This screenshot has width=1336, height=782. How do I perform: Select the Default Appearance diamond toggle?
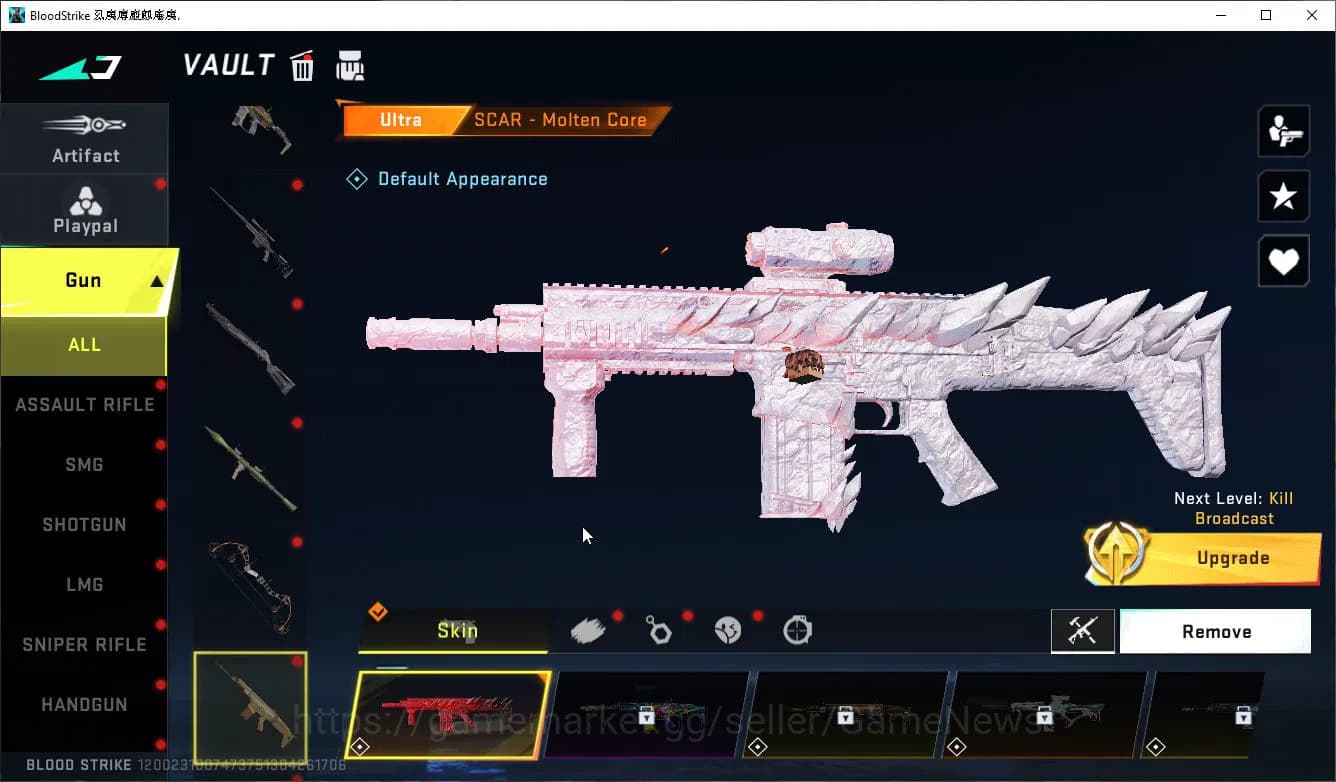357,178
